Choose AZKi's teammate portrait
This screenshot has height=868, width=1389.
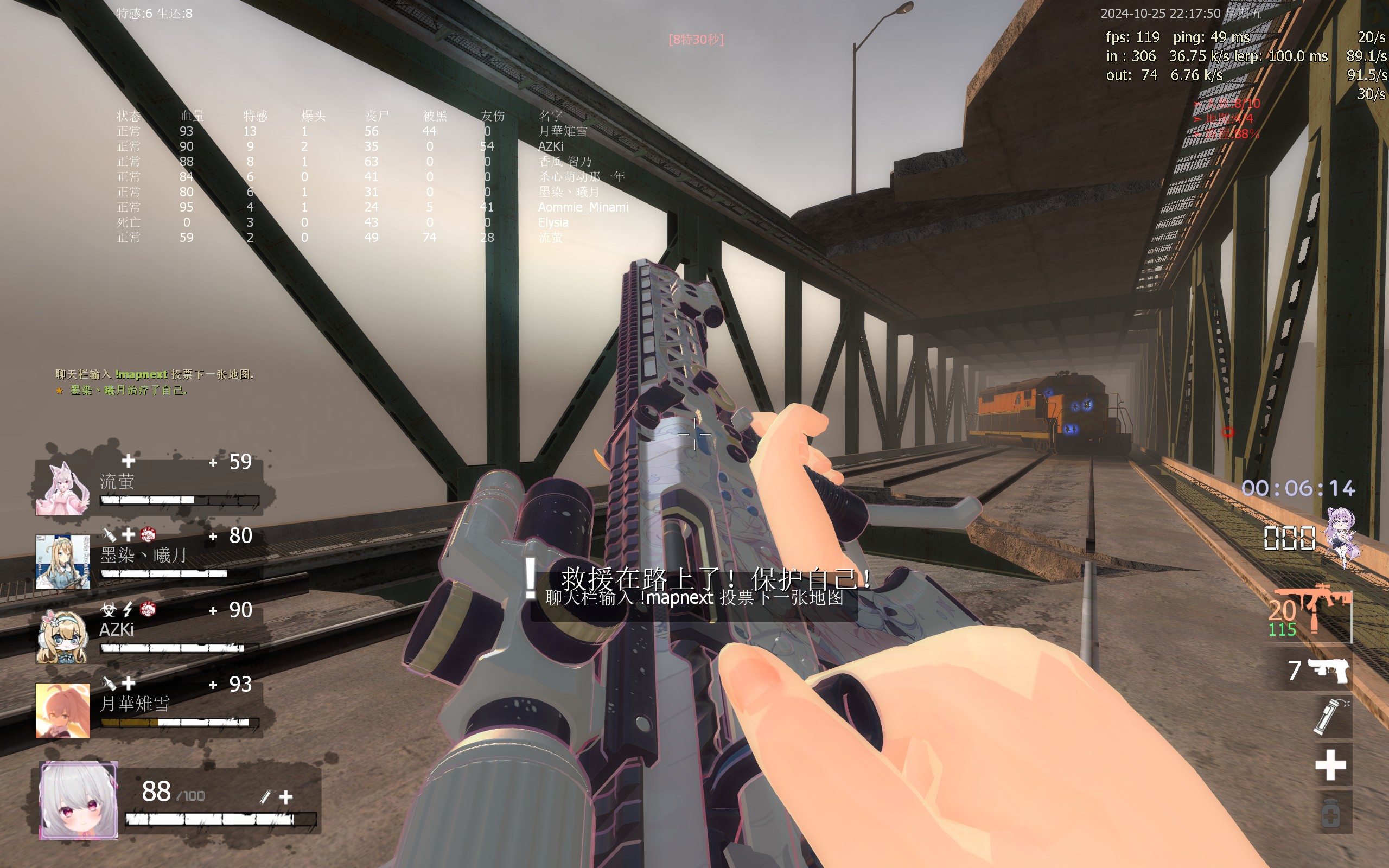62,636
